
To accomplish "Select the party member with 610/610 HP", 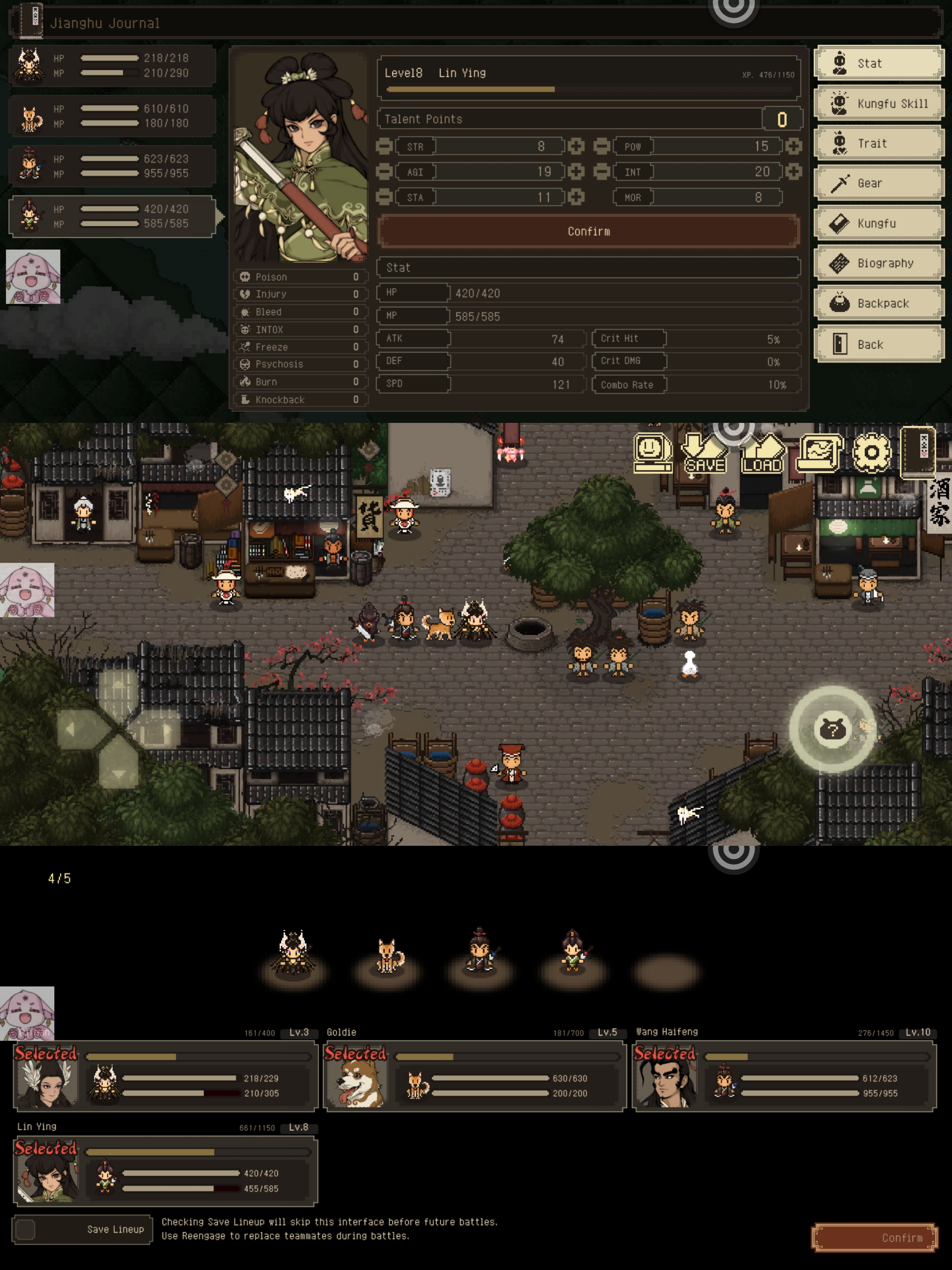I will click(112, 116).
